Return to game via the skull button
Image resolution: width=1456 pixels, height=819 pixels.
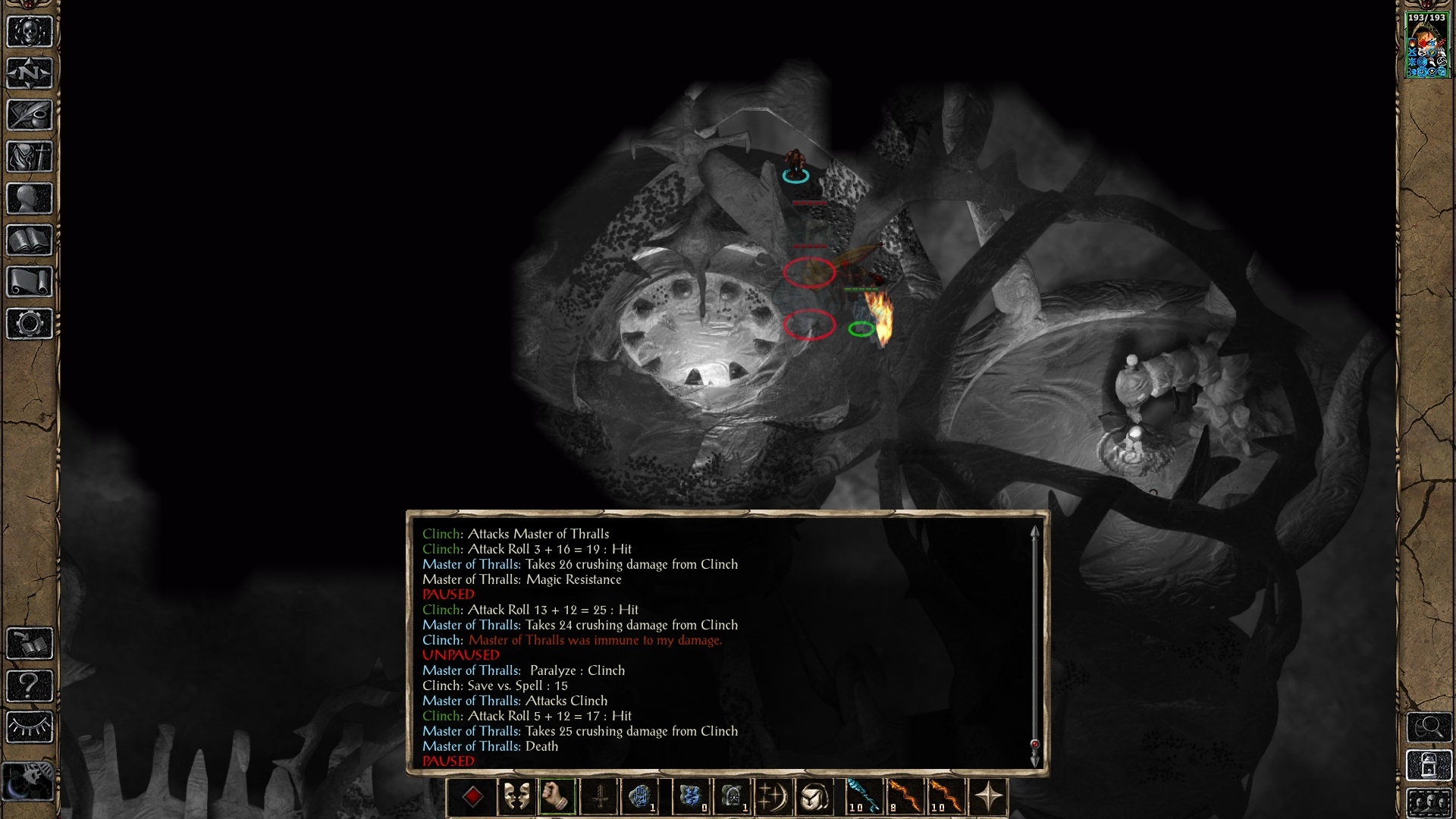click(30, 32)
